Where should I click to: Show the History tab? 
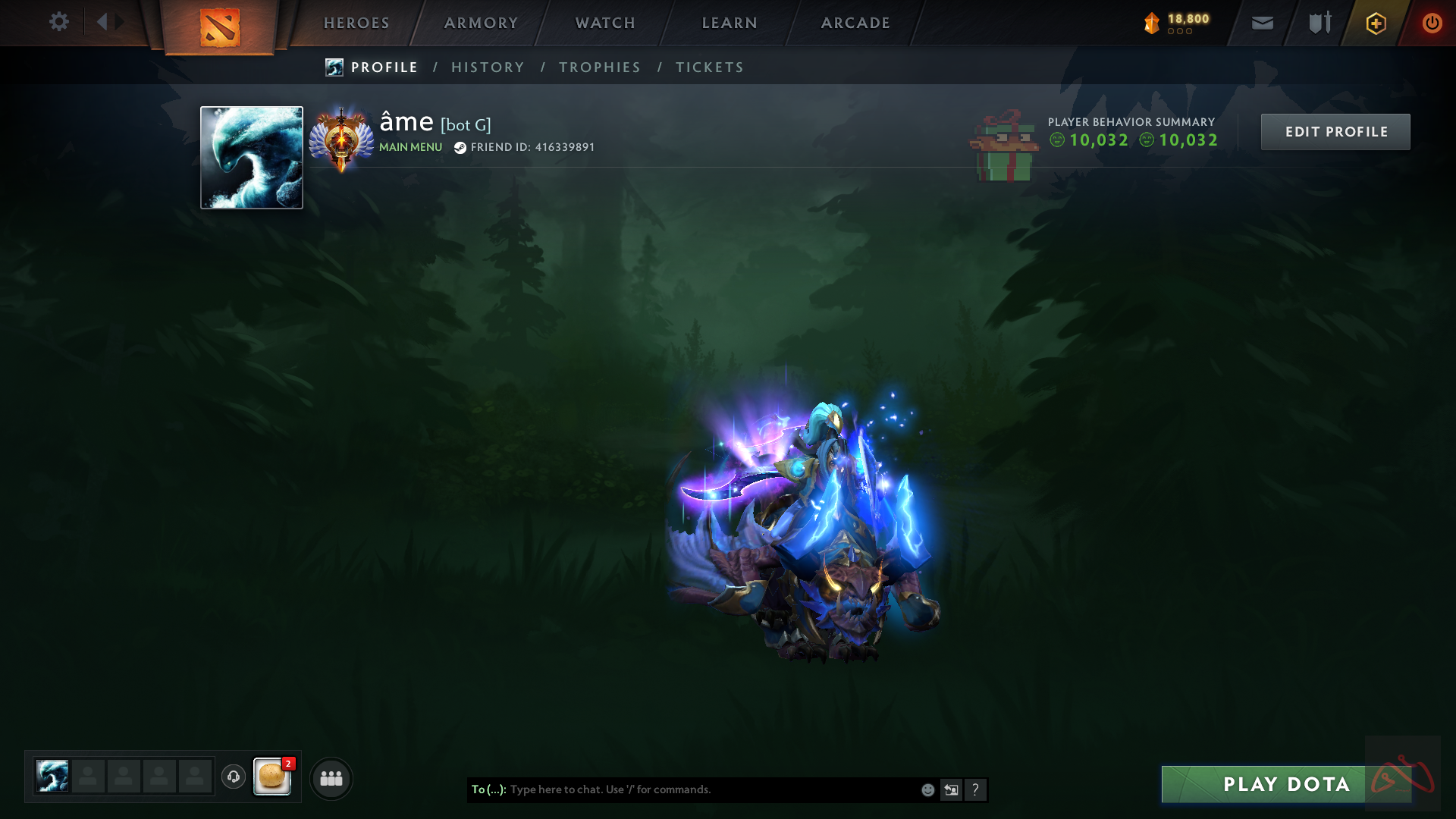click(x=488, y=67)
